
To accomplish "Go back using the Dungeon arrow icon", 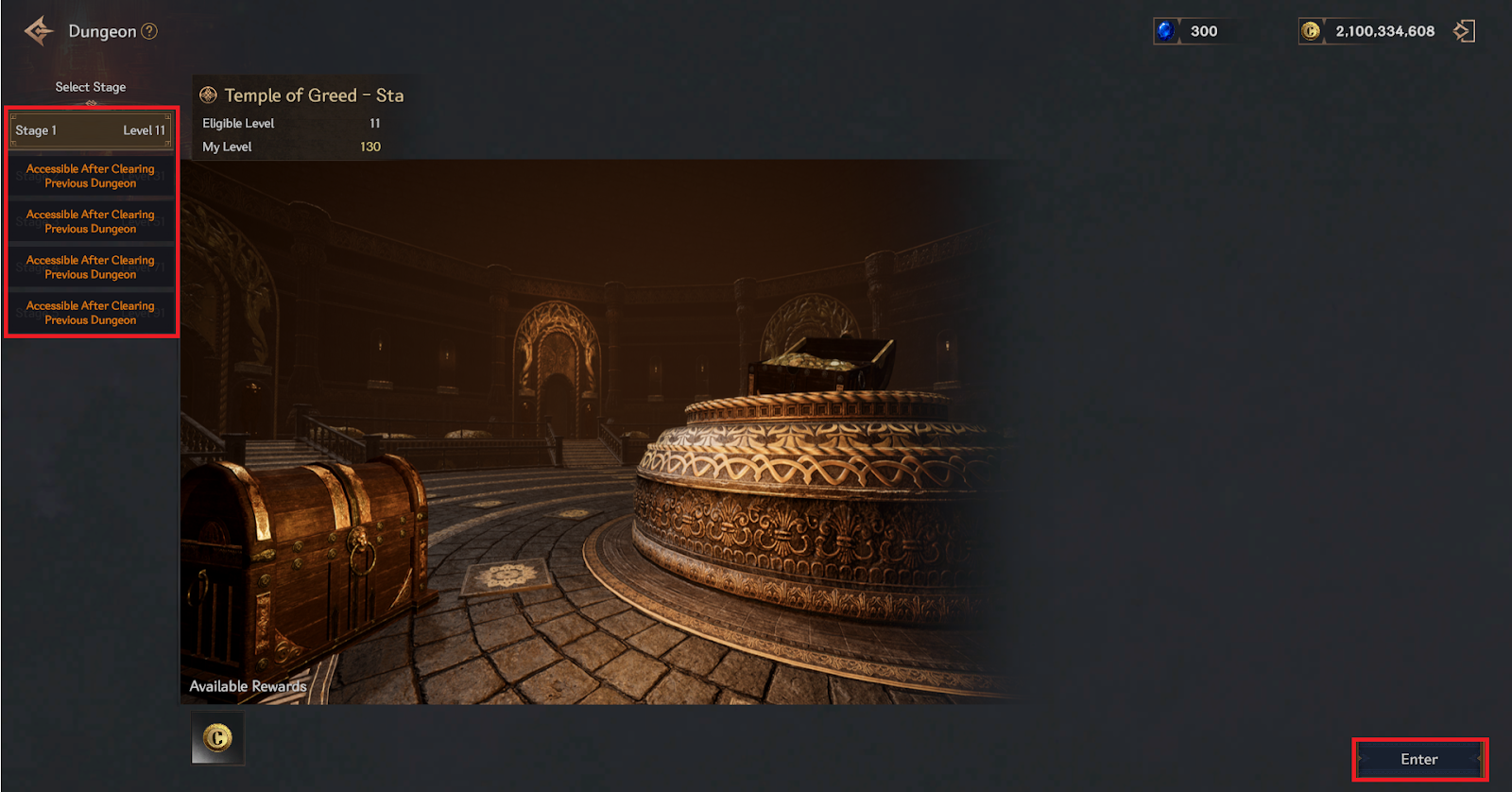I will pos(39,31).
